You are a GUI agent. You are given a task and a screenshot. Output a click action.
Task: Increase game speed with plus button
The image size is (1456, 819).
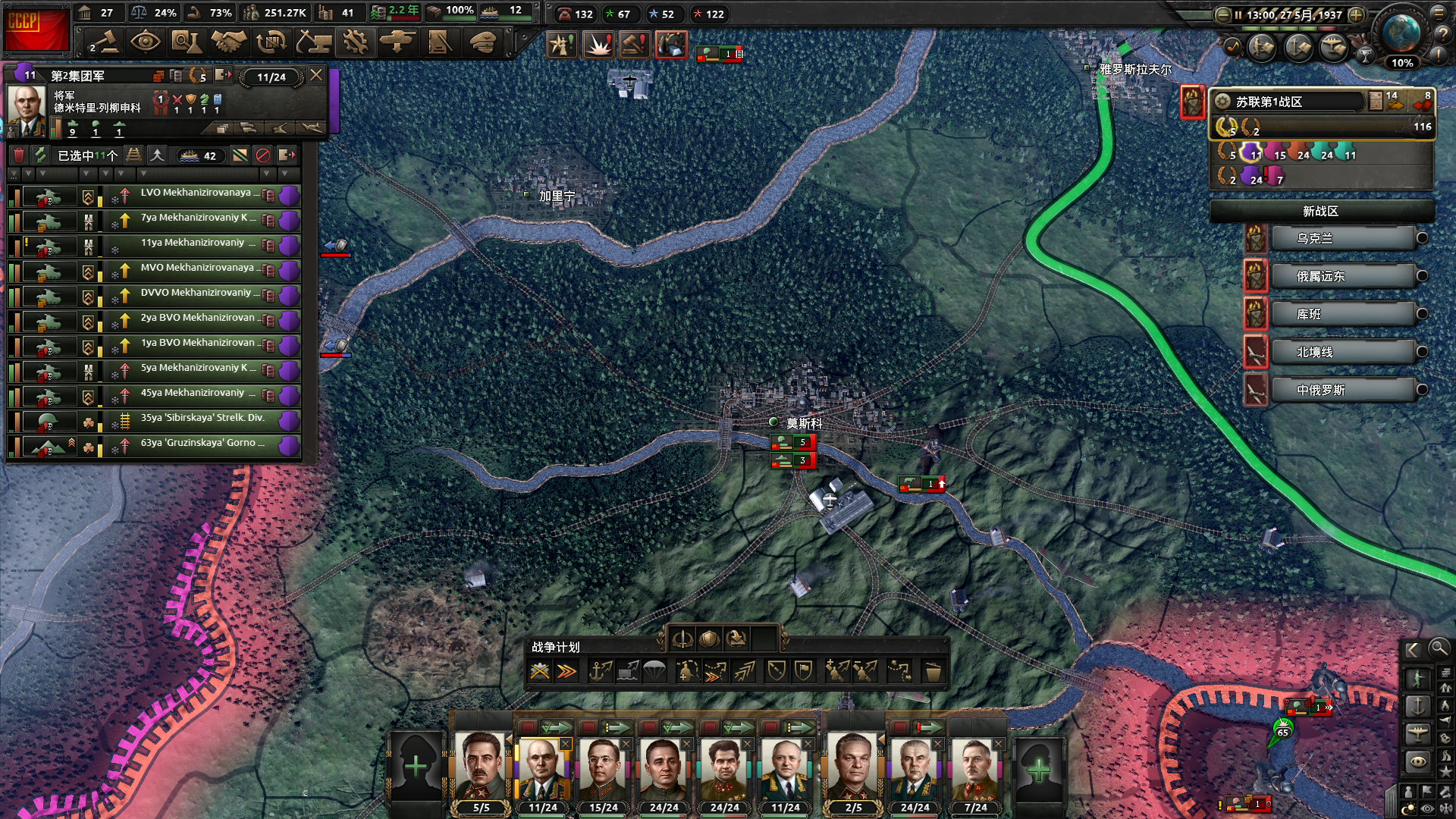click(1357, 15)
